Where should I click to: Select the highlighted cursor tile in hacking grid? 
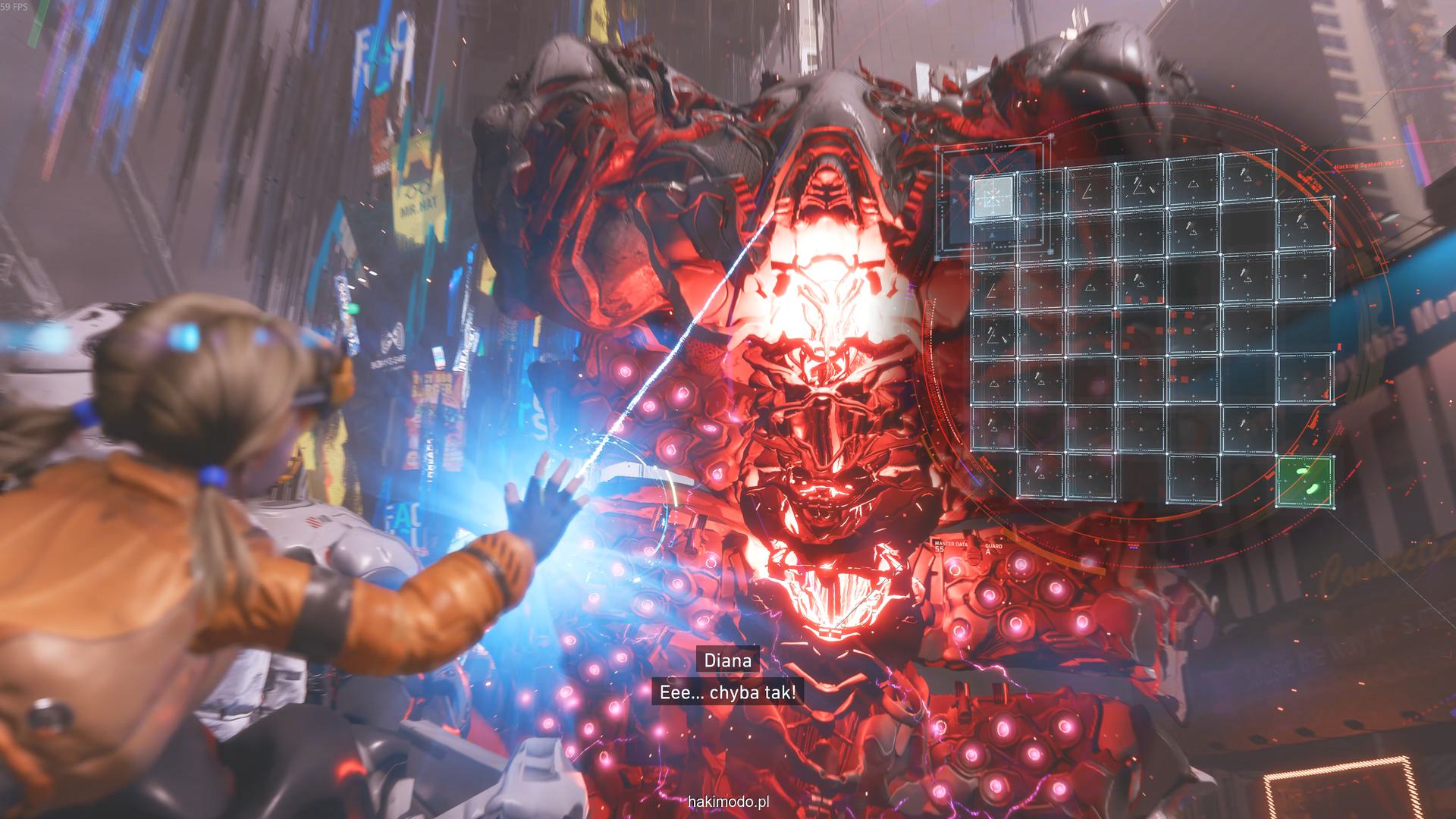pos(993,196)
